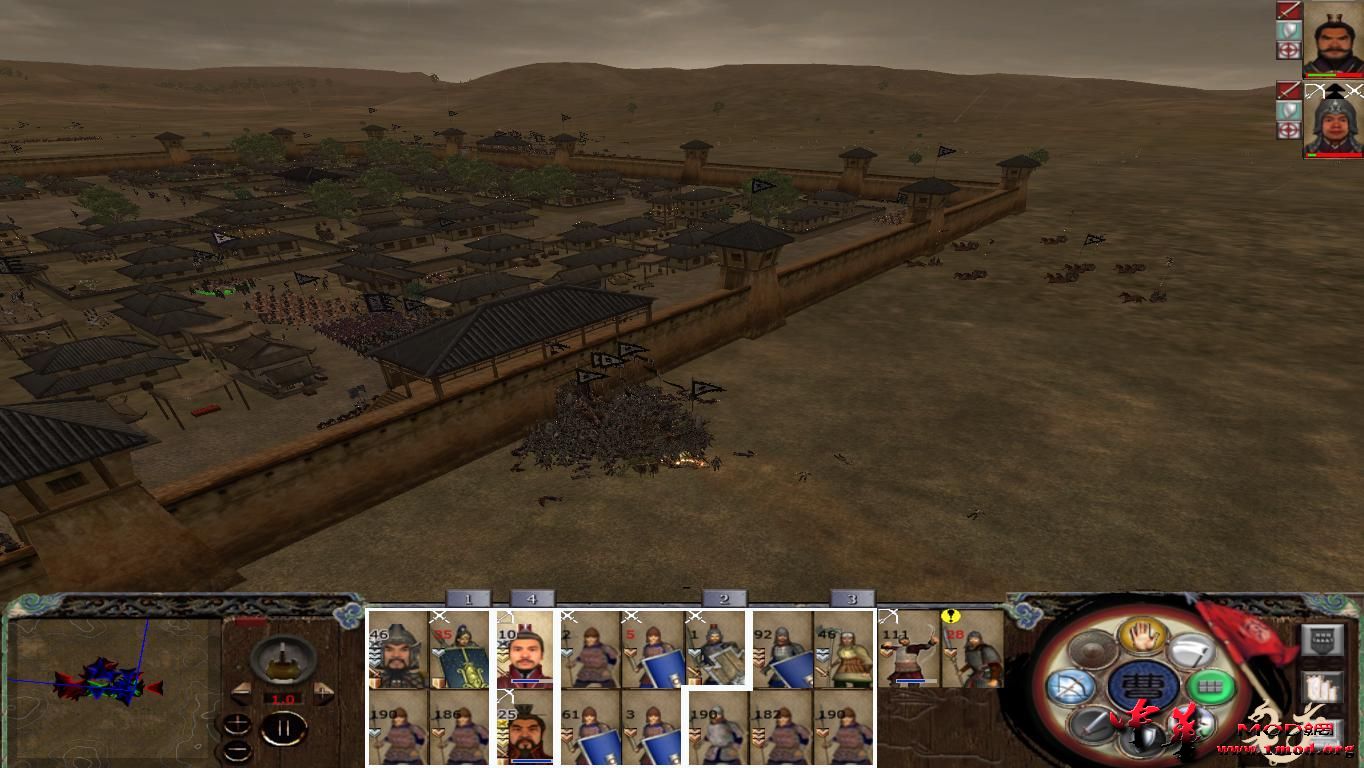Toggle melee sword icon next to top portrait
The height and width of the screenshot is (768, 1364).
tap(1288, 9)
